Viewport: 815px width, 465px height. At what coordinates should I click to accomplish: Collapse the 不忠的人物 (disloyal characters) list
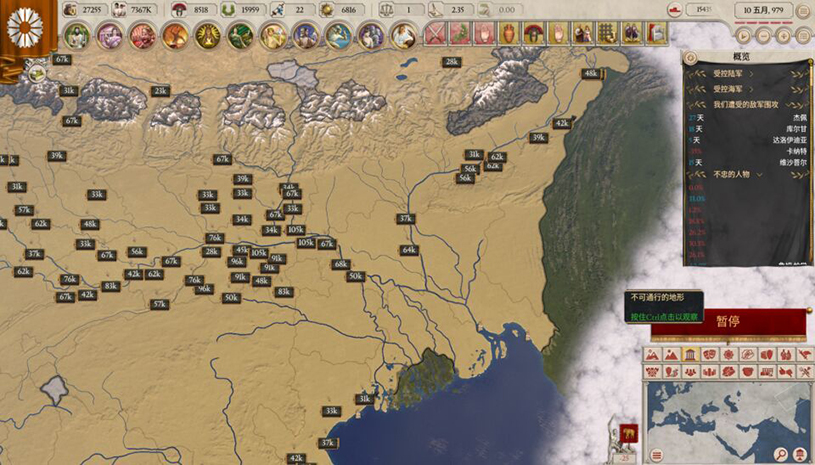[x=760, y=174]
